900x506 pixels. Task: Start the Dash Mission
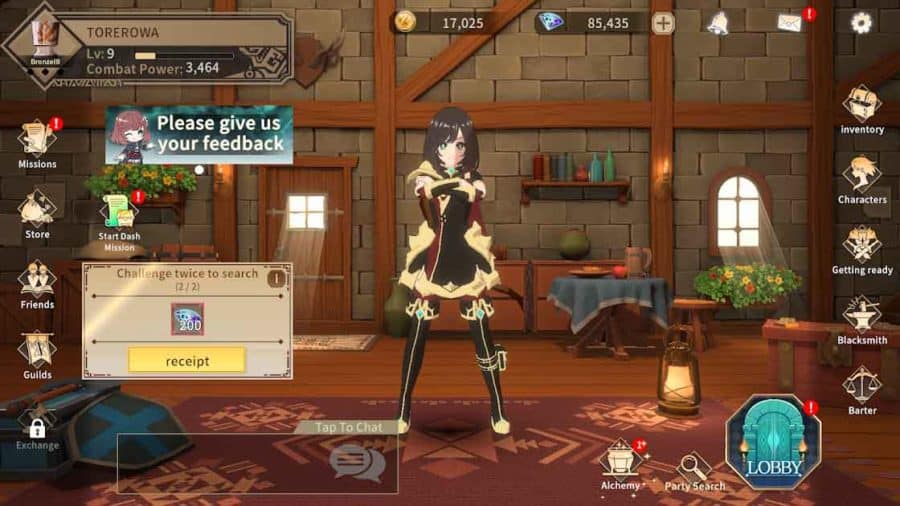coord(118,218)
